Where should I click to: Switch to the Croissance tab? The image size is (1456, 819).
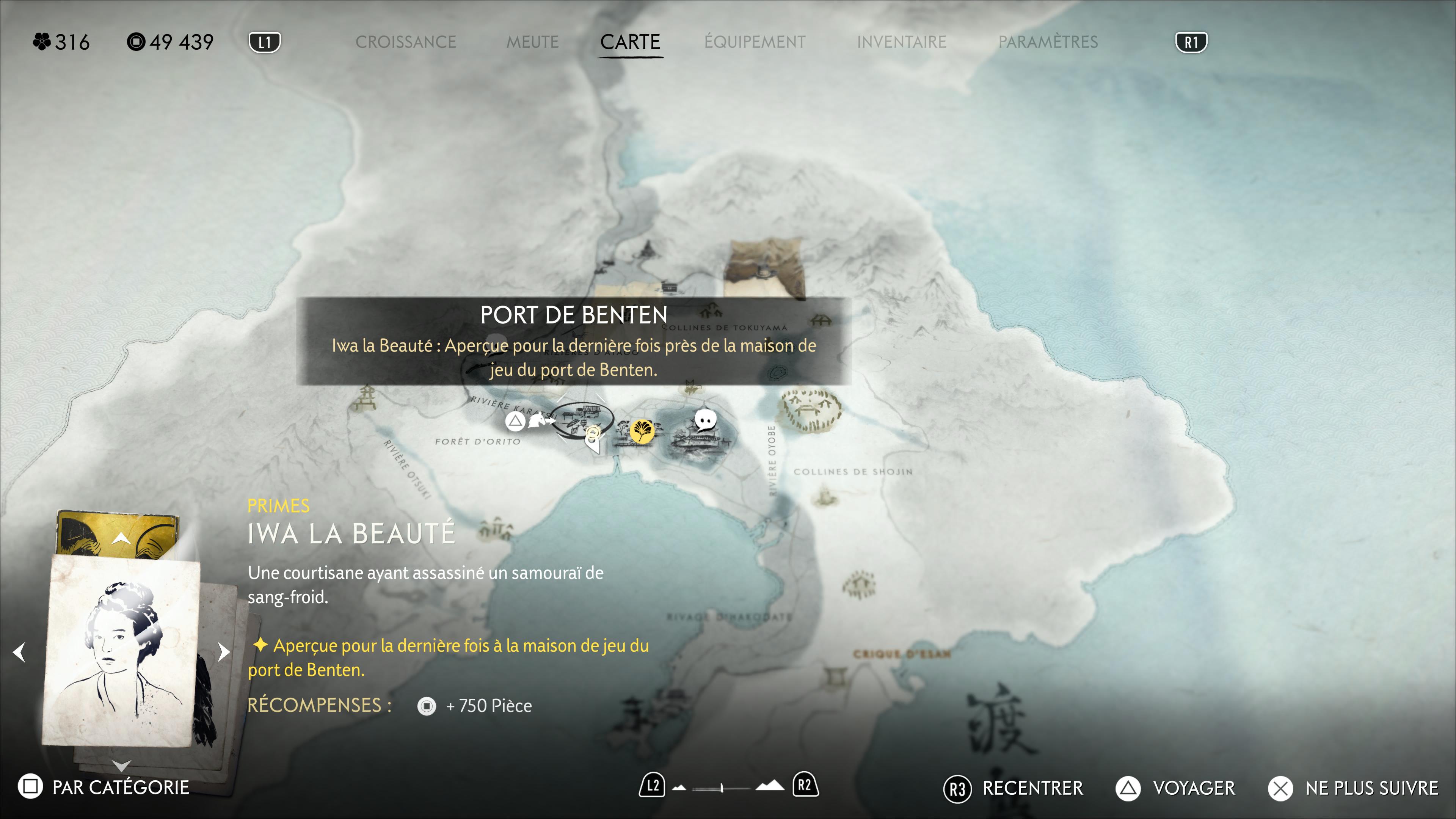[x=405, y=42]
